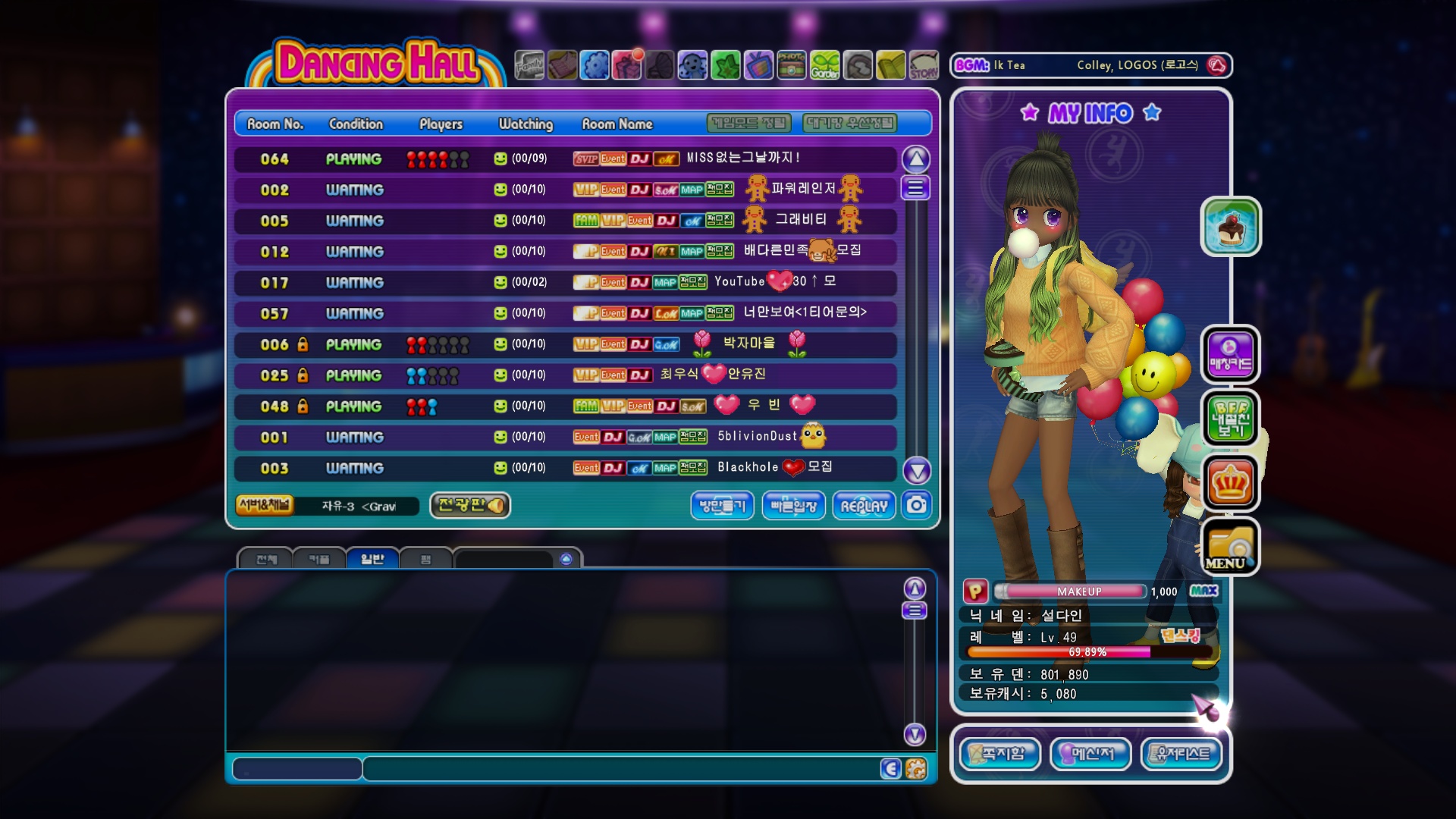Select room 017 with YouTube in name
Screen dimensions: 1456x819
[565, 282]
